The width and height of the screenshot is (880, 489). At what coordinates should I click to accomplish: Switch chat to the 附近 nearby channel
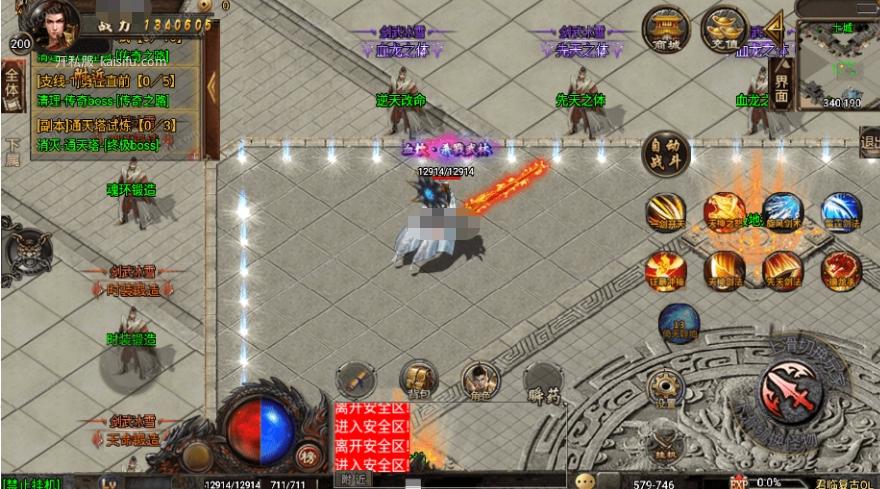click(353, 480)
